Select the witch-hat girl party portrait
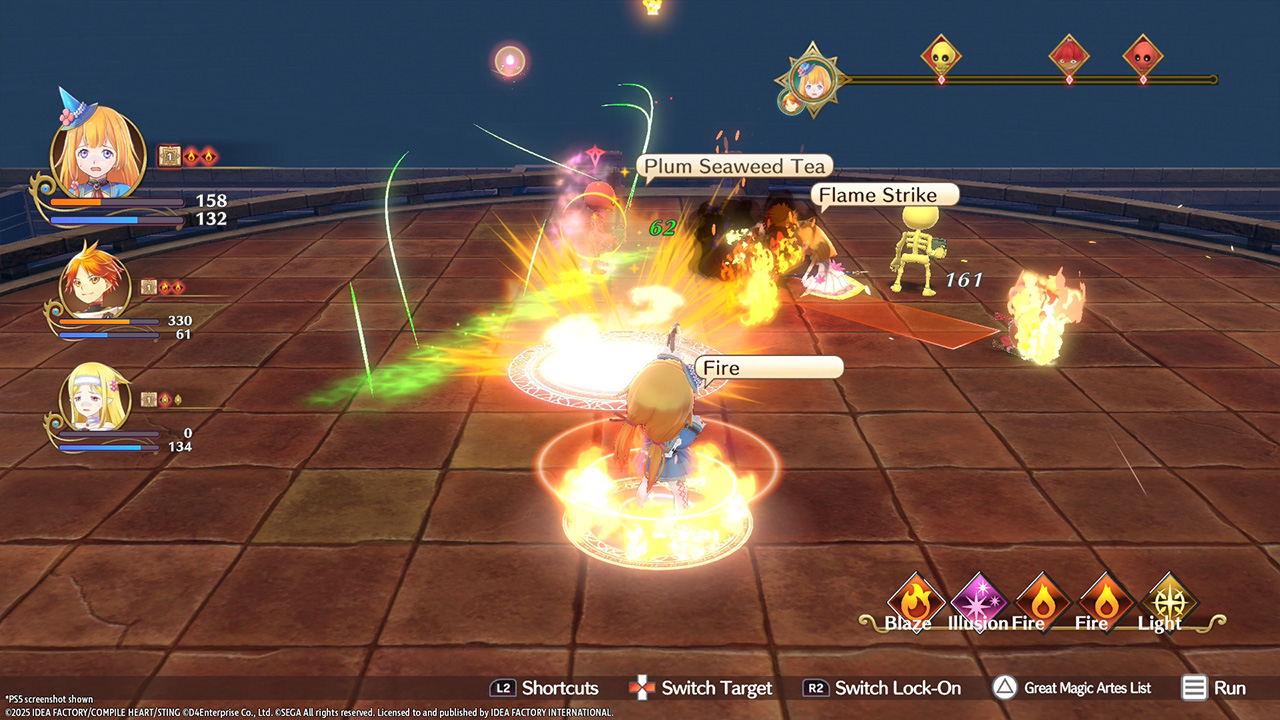 (x=97, y=151)
